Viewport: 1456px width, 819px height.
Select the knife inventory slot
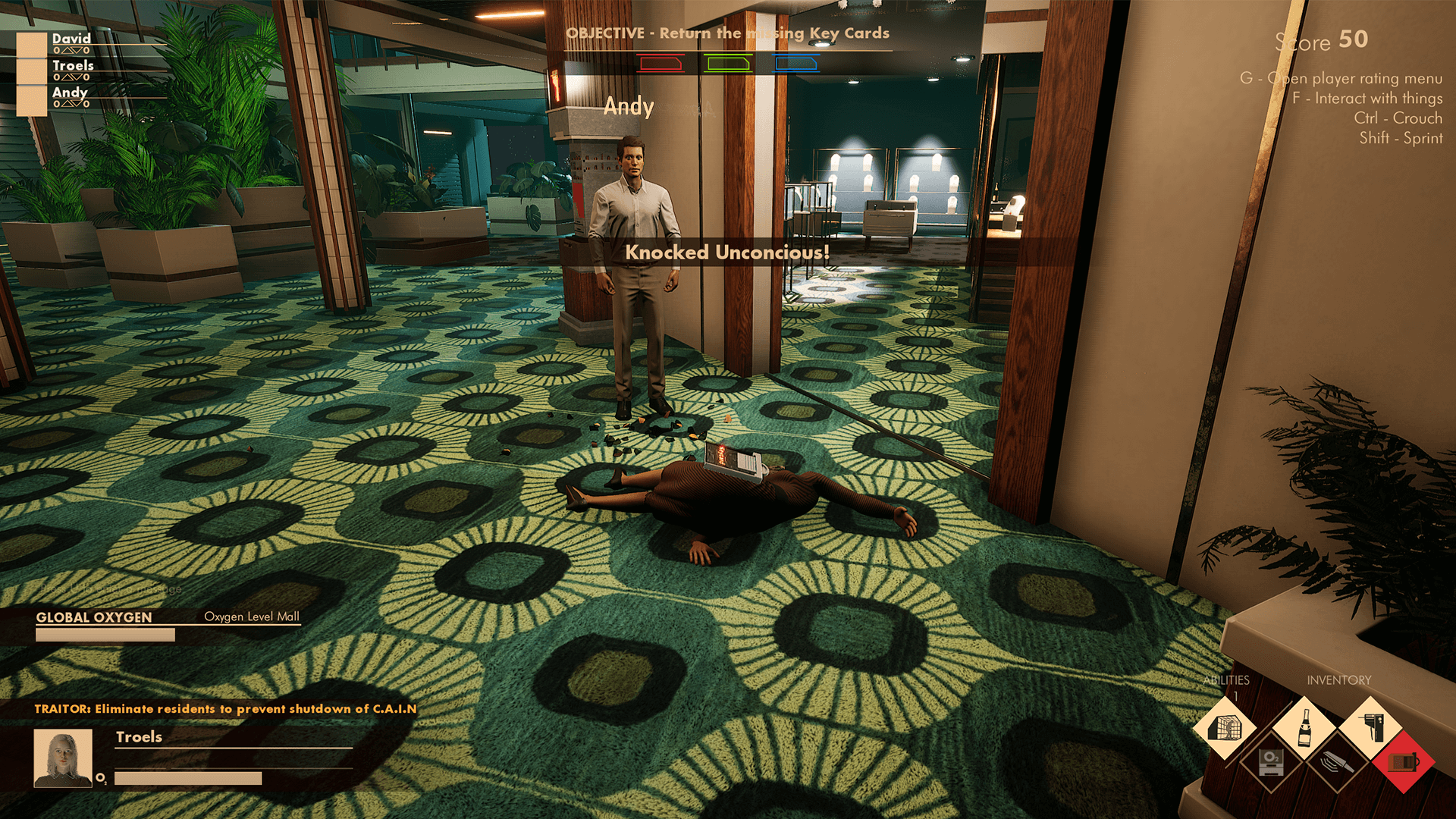(x=1337, y=764)
